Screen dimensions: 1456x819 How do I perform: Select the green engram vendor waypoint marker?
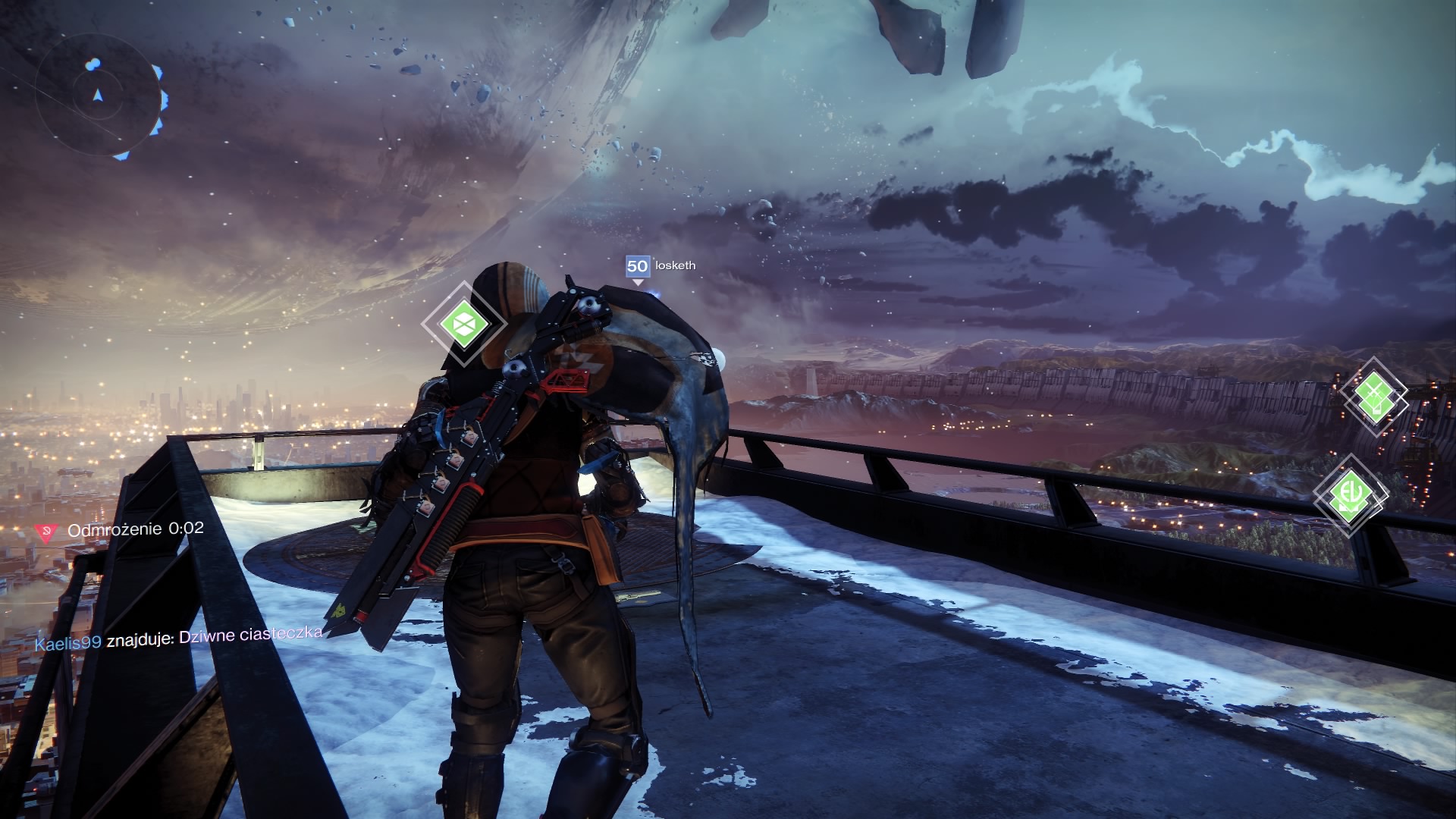(463, 324)
